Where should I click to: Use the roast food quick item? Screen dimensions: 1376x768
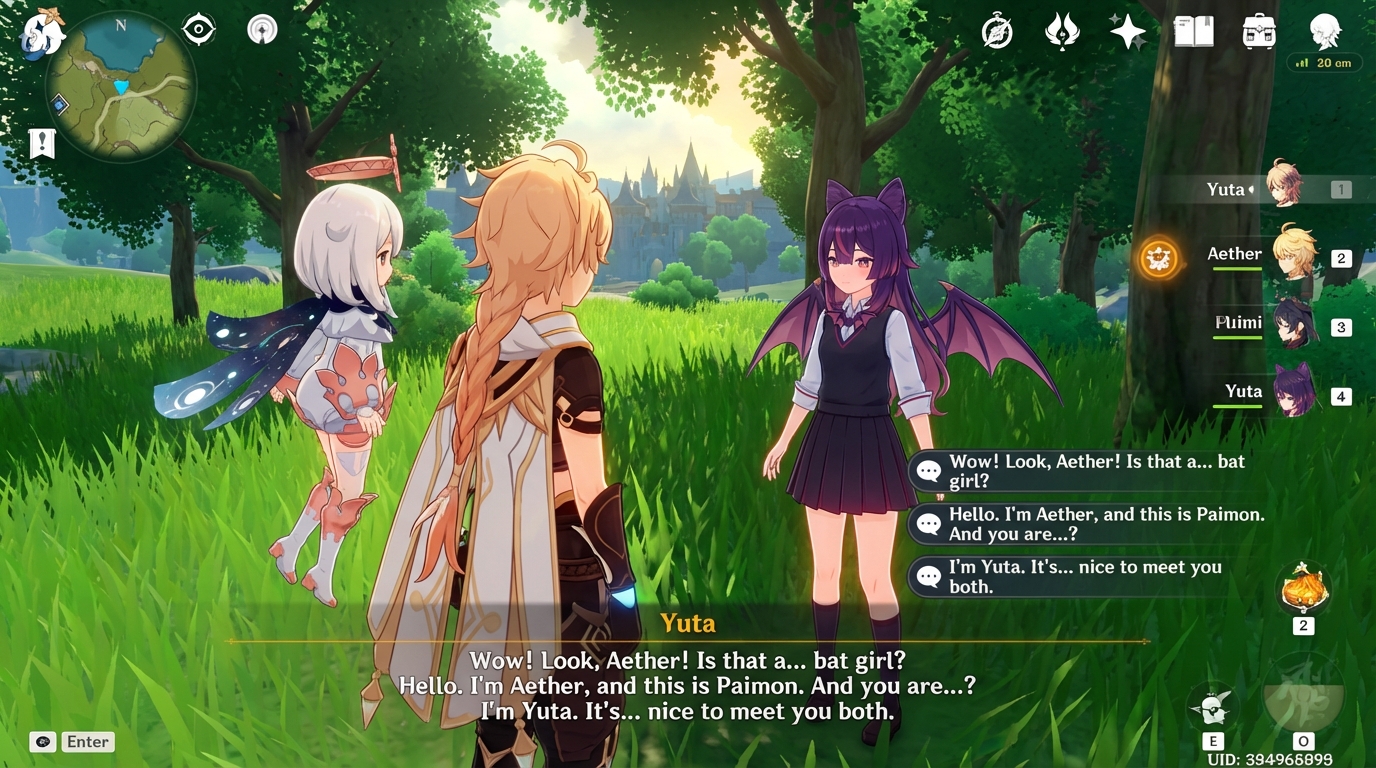(x=1303, y=588)
